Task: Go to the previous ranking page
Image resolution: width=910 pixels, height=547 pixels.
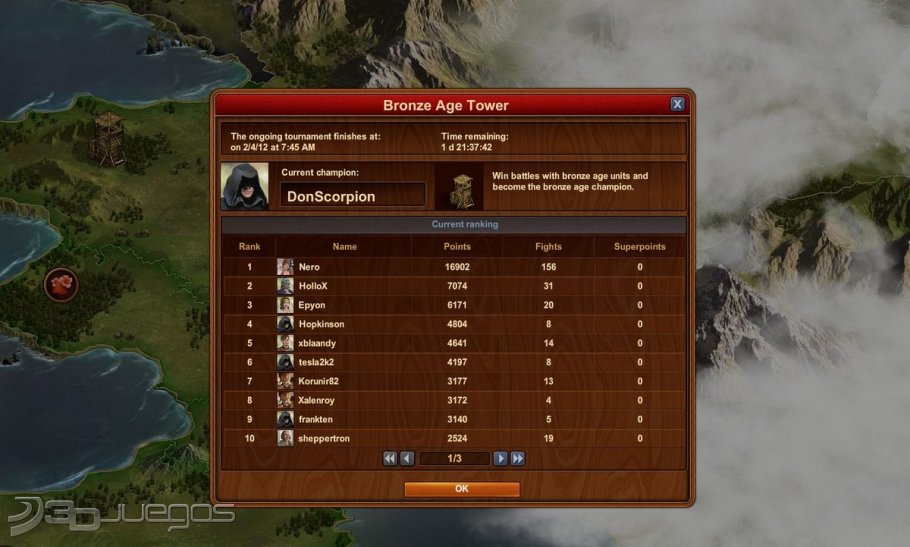Action: click(407, 458)
